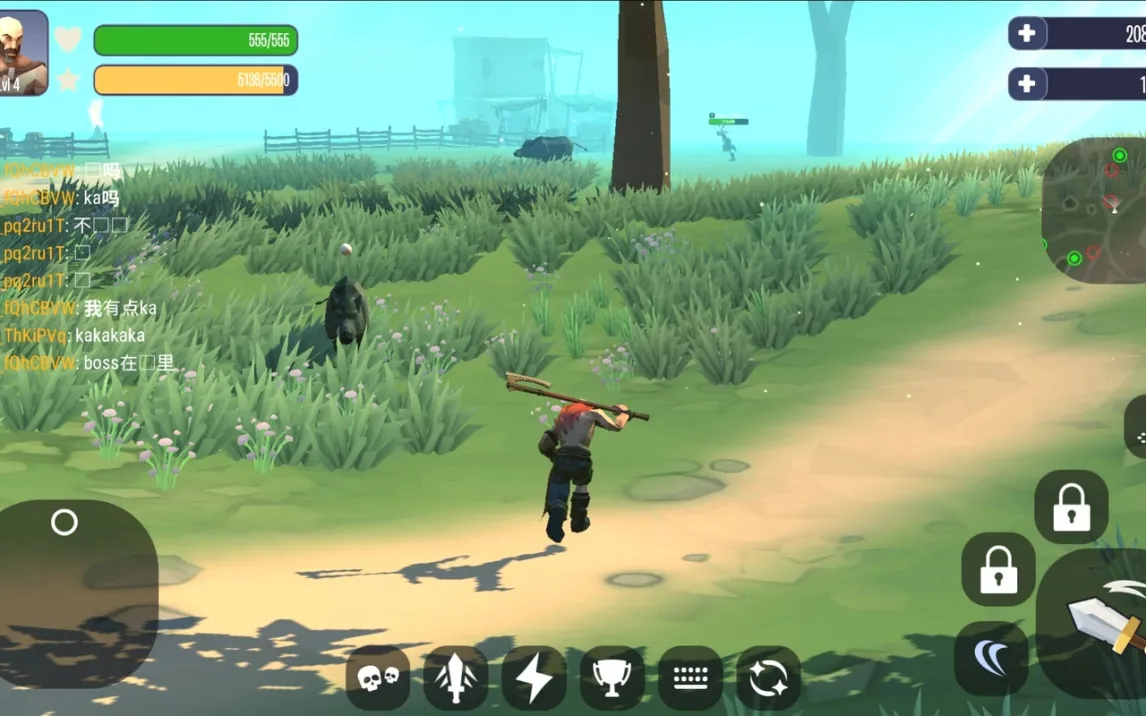
Task: Open the twin skulls menu
Action: point(378,678)
